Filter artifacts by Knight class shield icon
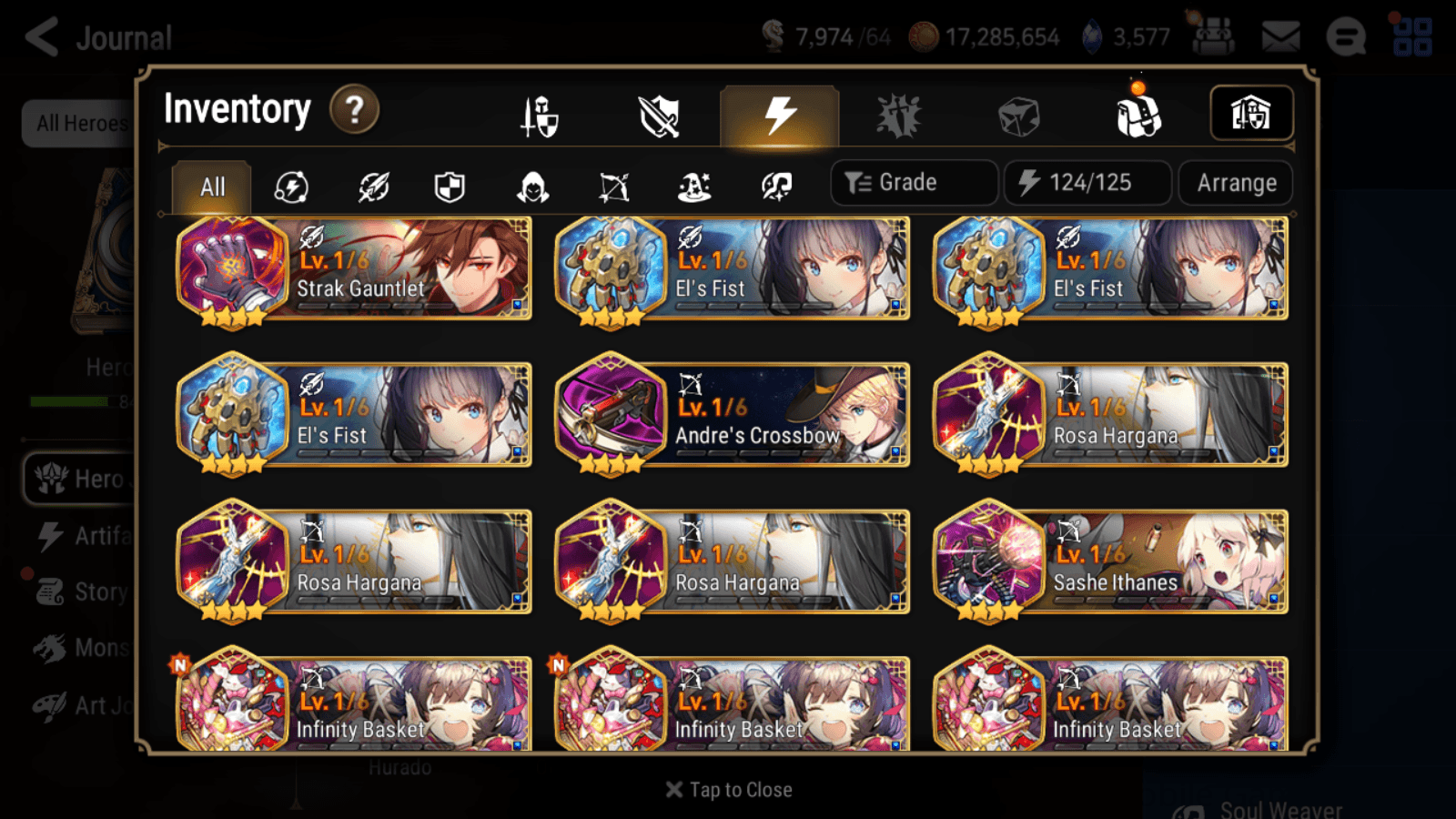Screen dimensions: 1456x819 (x=450, y=187)
